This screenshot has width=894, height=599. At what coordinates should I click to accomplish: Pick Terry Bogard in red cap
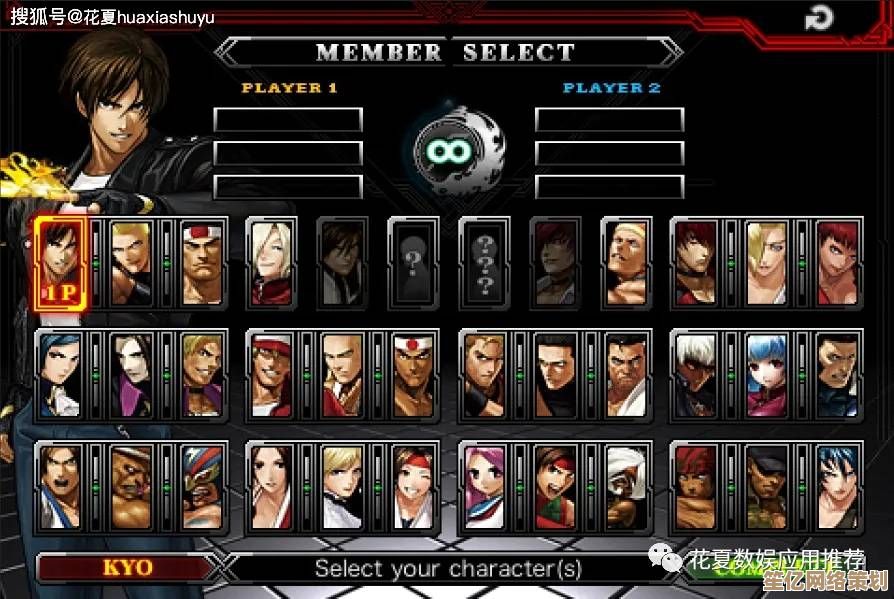pyautogui.click(x=272, y=374)
